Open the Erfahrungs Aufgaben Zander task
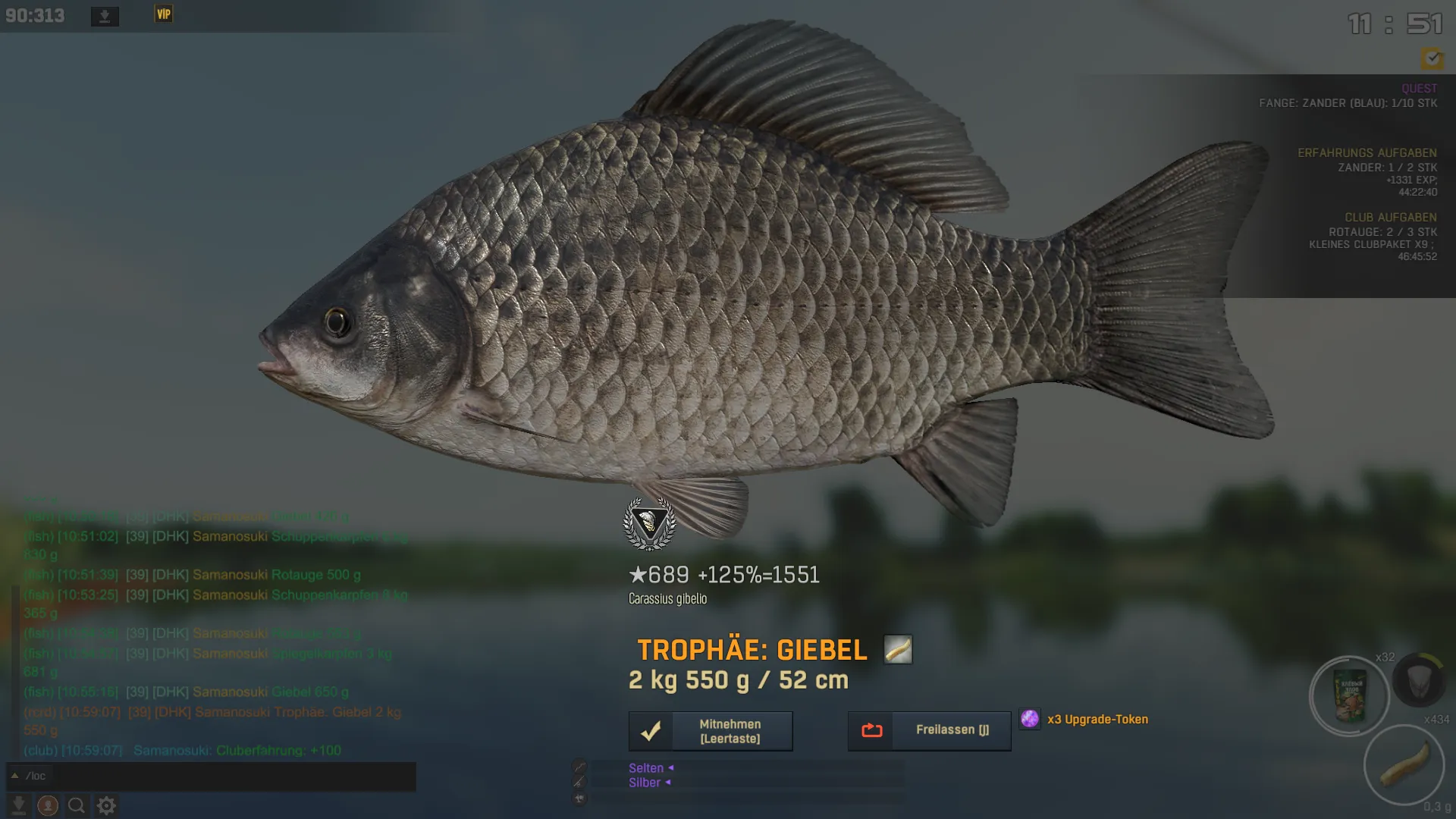1456x819 pixels. pos(1386,168)
